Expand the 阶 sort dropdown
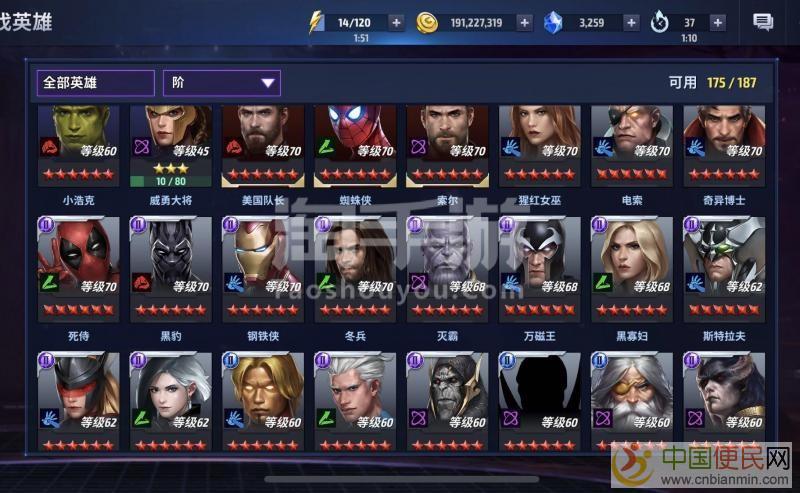800x493 pixels. pos(222,83)
